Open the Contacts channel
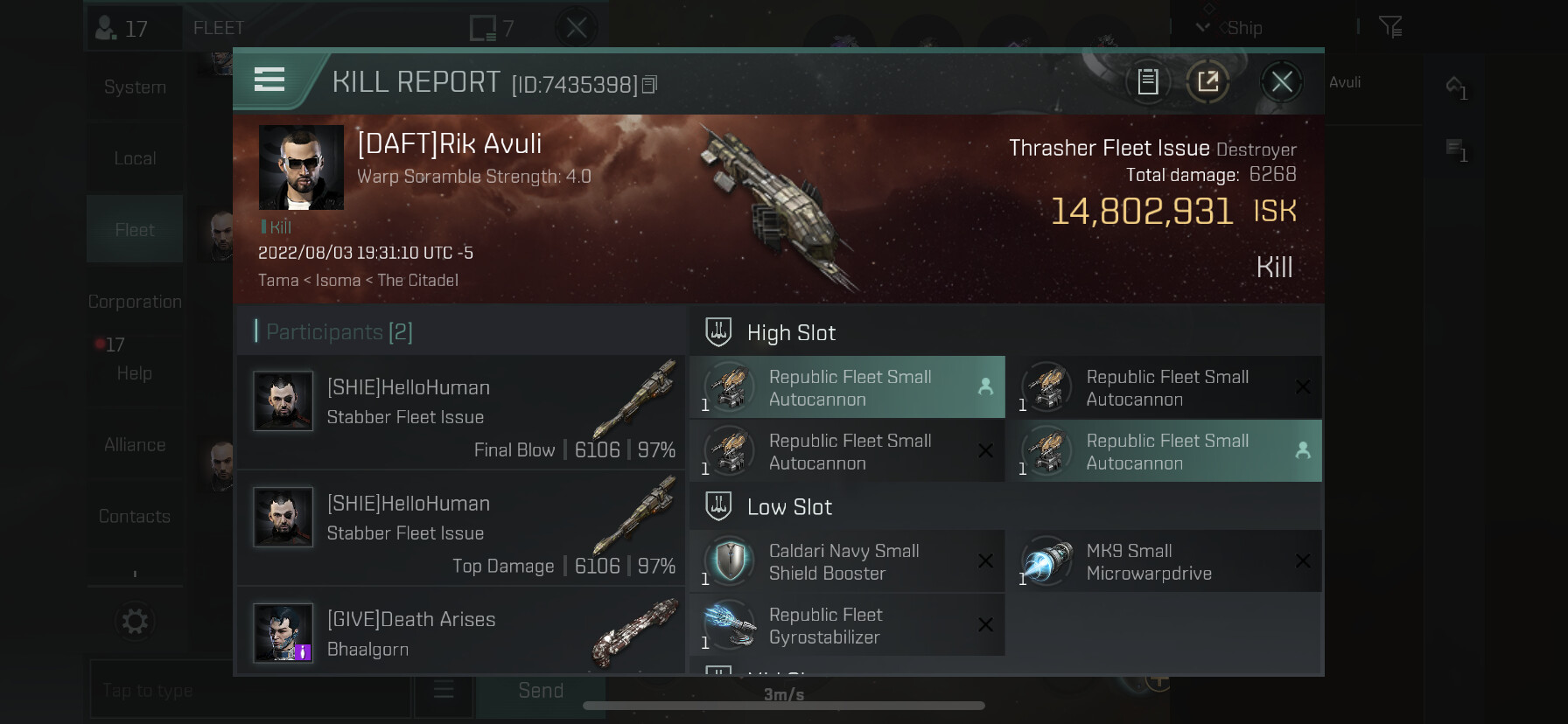Image resolution: width=1568 pixels, height=724 pixels. [135, 517]
